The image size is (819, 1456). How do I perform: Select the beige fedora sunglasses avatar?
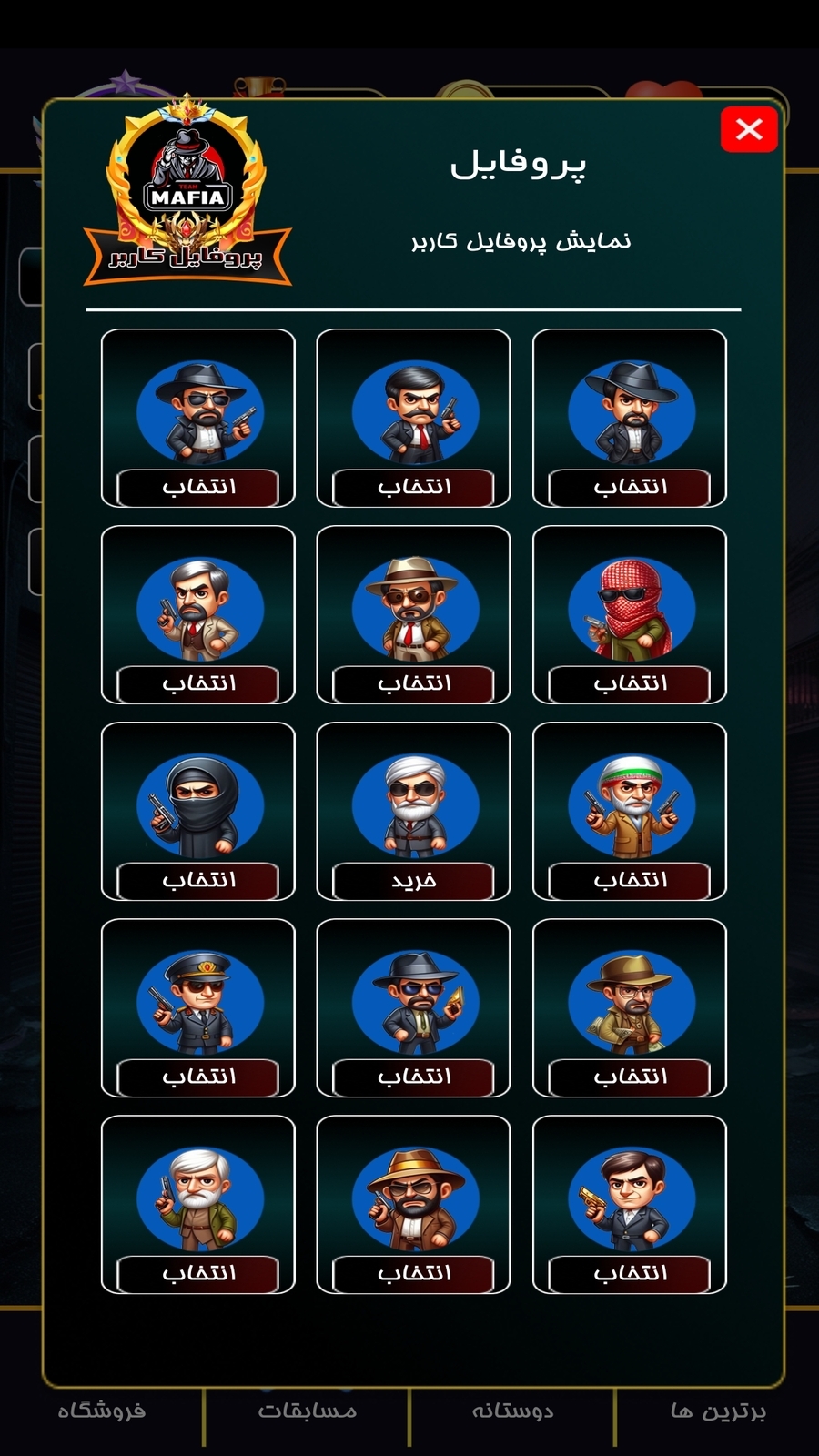[x=413, y=683]
